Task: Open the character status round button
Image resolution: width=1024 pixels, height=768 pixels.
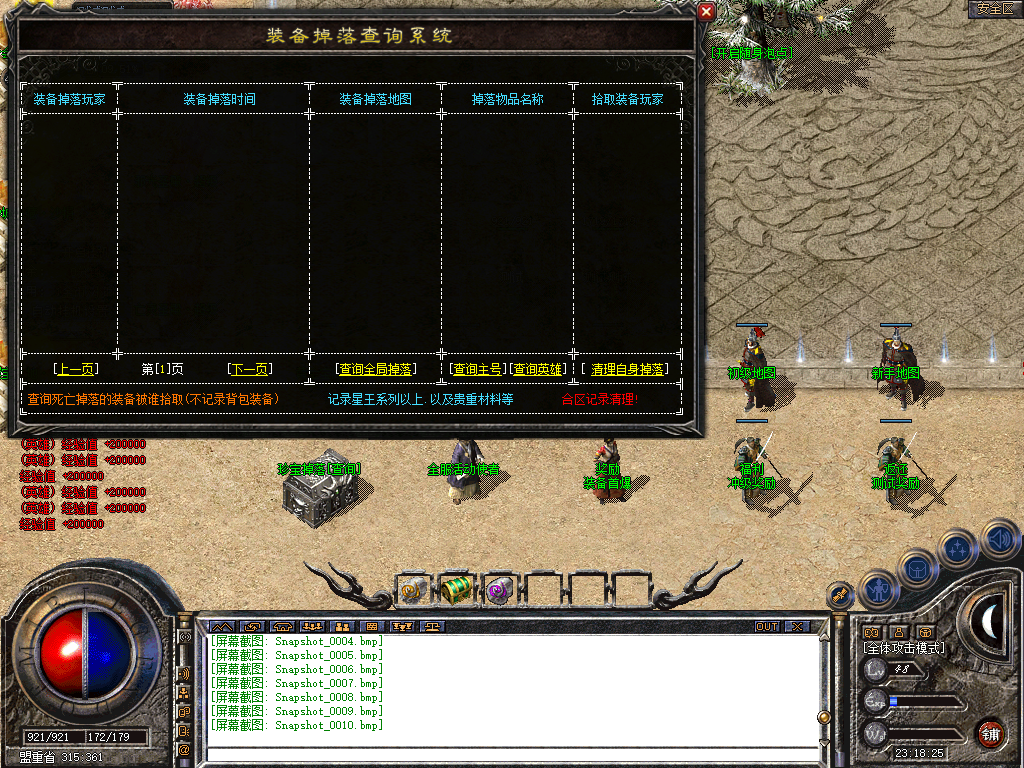Action: [x=878, y=590]
